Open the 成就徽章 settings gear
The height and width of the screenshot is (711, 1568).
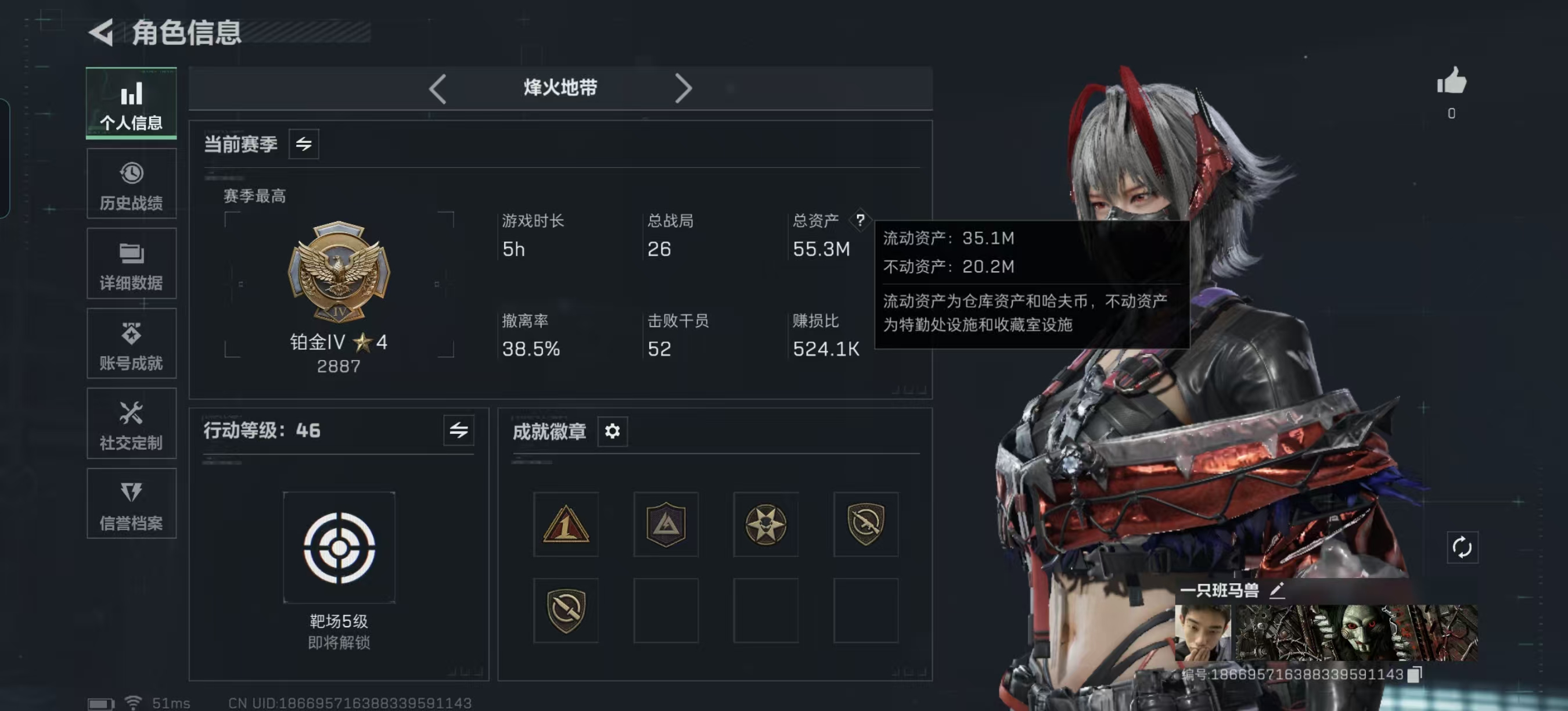[x=614, y=432]
